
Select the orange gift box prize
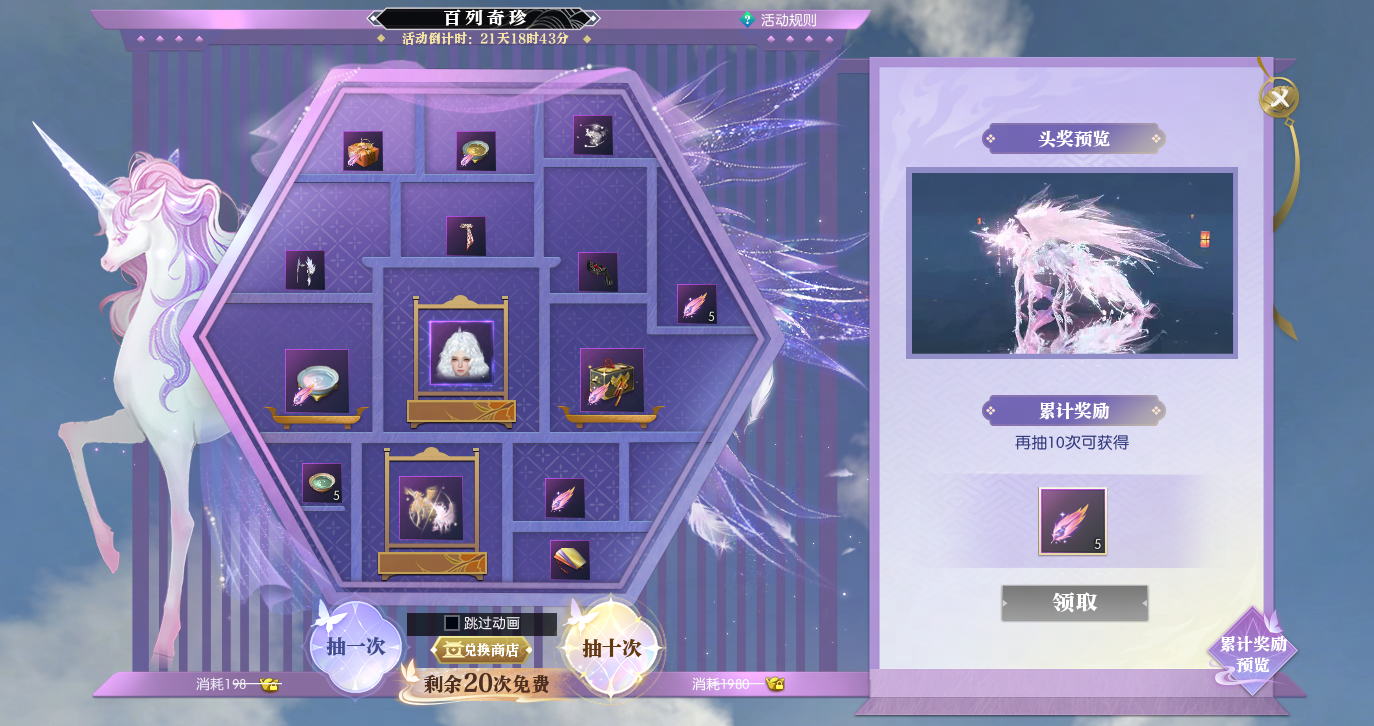pos(363,151)
